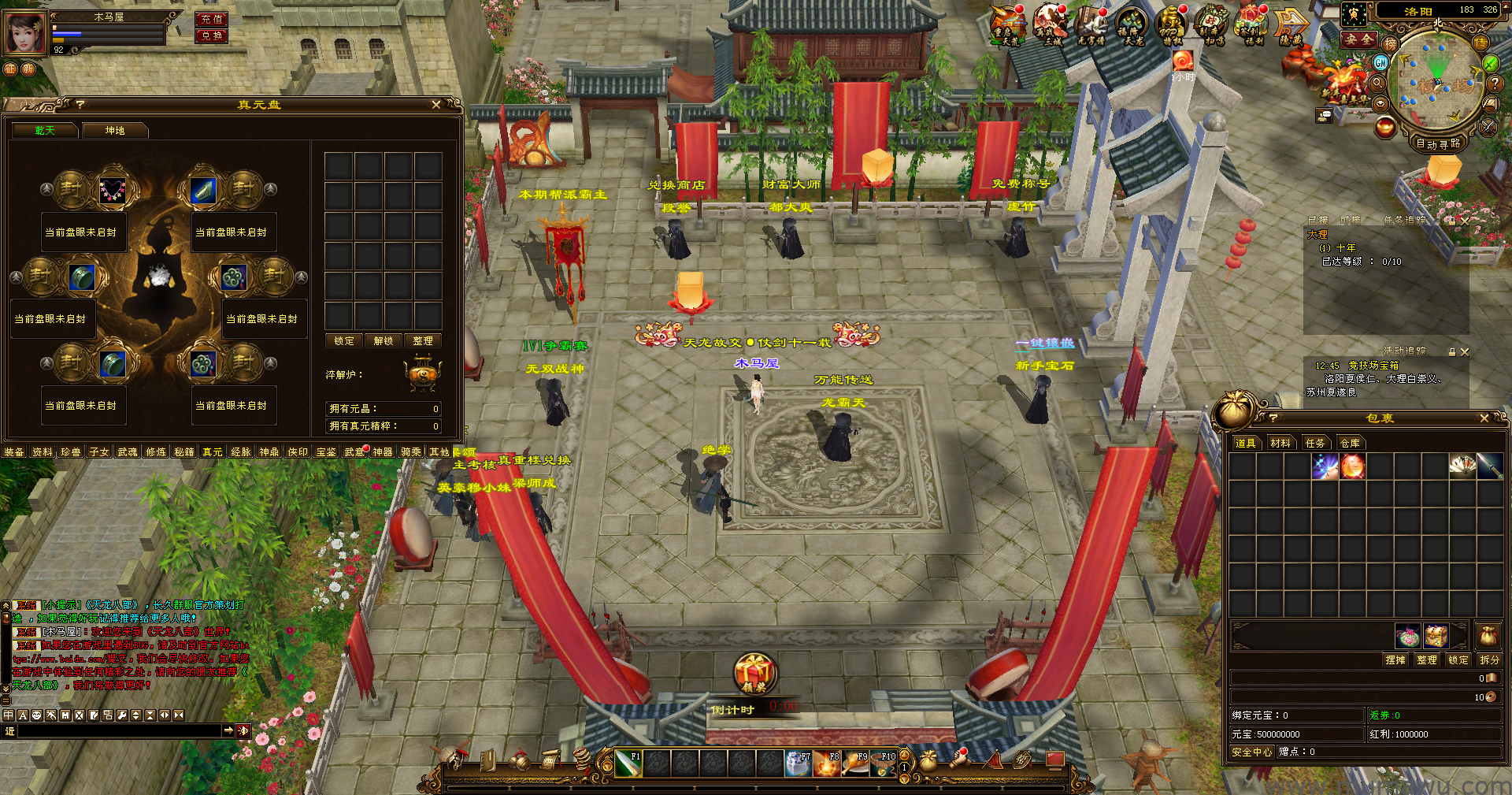Open the 装备 character tab

point(14,452)
